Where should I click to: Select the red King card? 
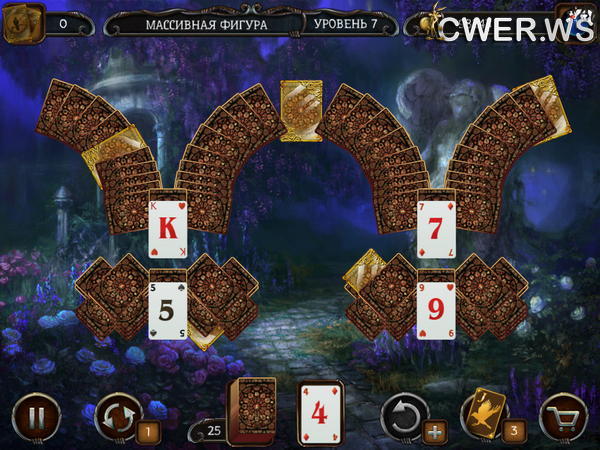[x=169, y=226]
